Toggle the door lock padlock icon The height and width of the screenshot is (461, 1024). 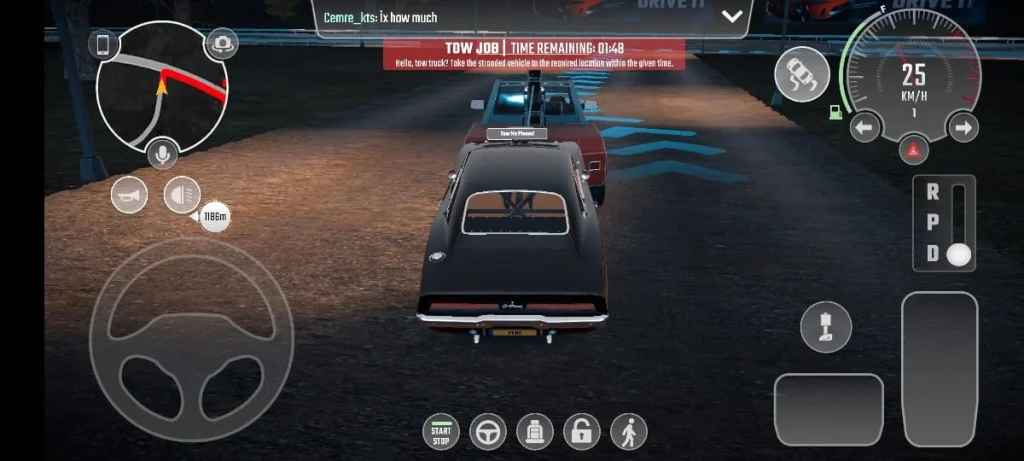point(582,432)
